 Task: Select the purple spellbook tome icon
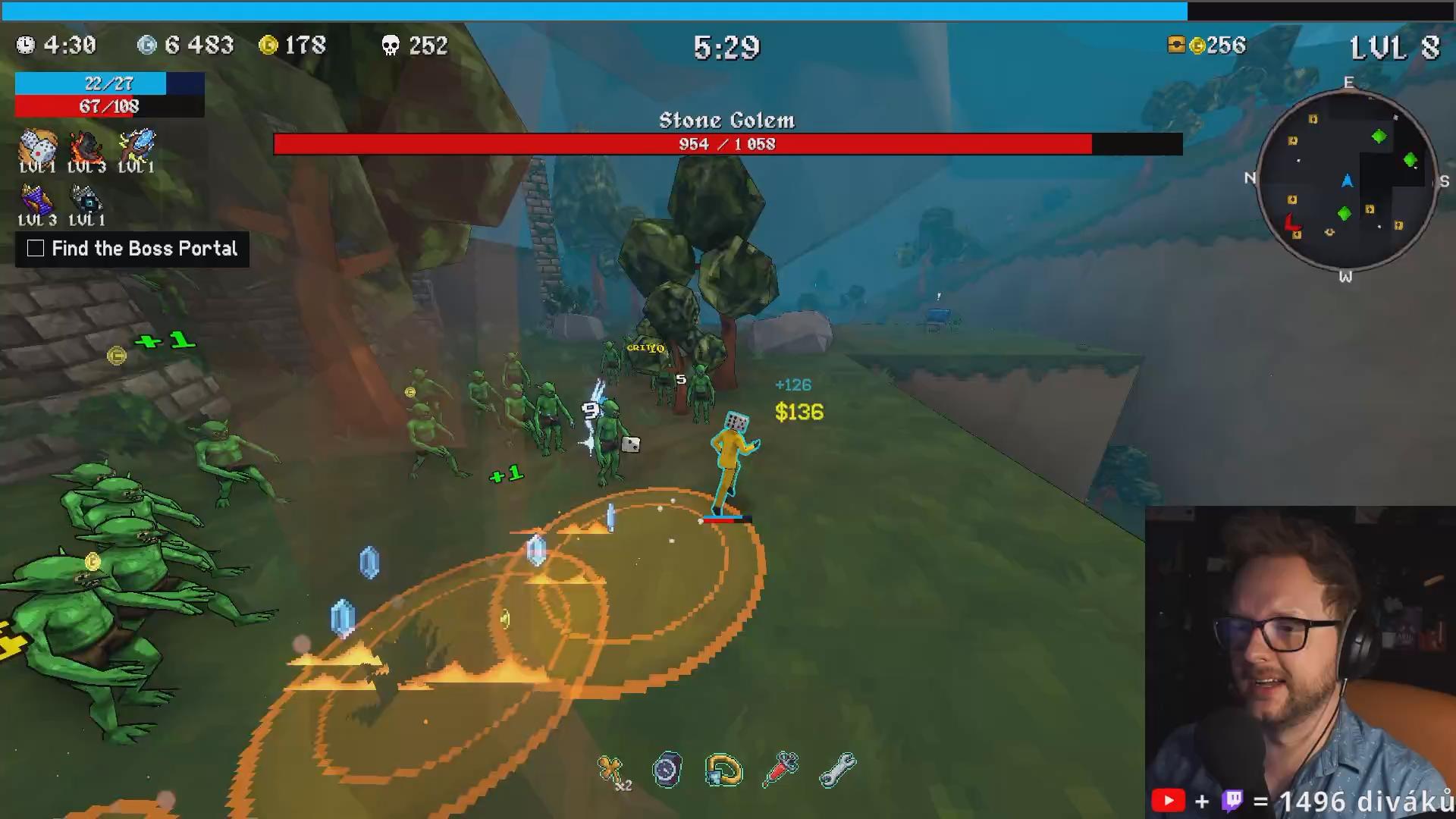click(x=36, y=200)
